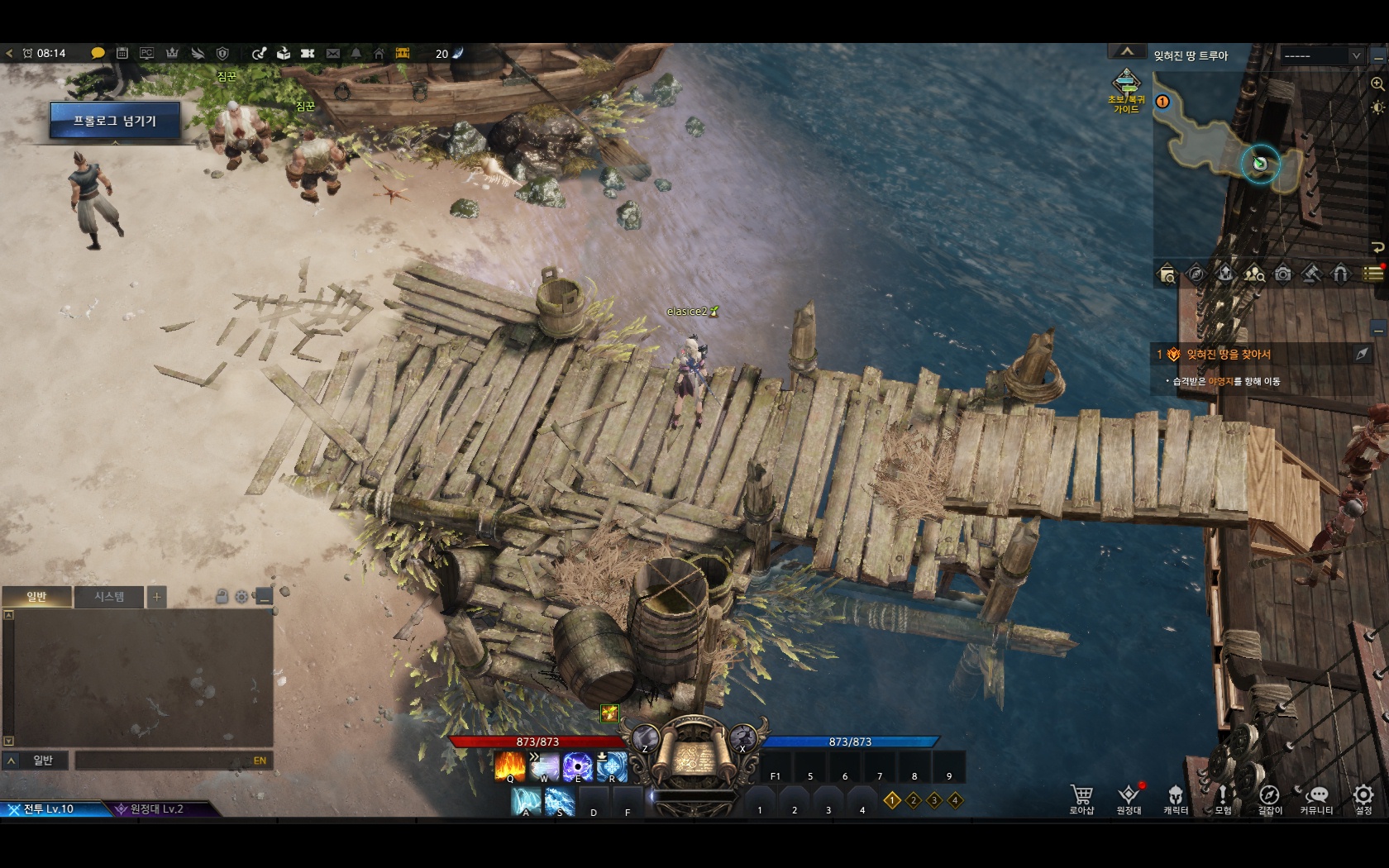
Task: Open the Character menu helmet icon
Action: click(x=1175, y=797)
